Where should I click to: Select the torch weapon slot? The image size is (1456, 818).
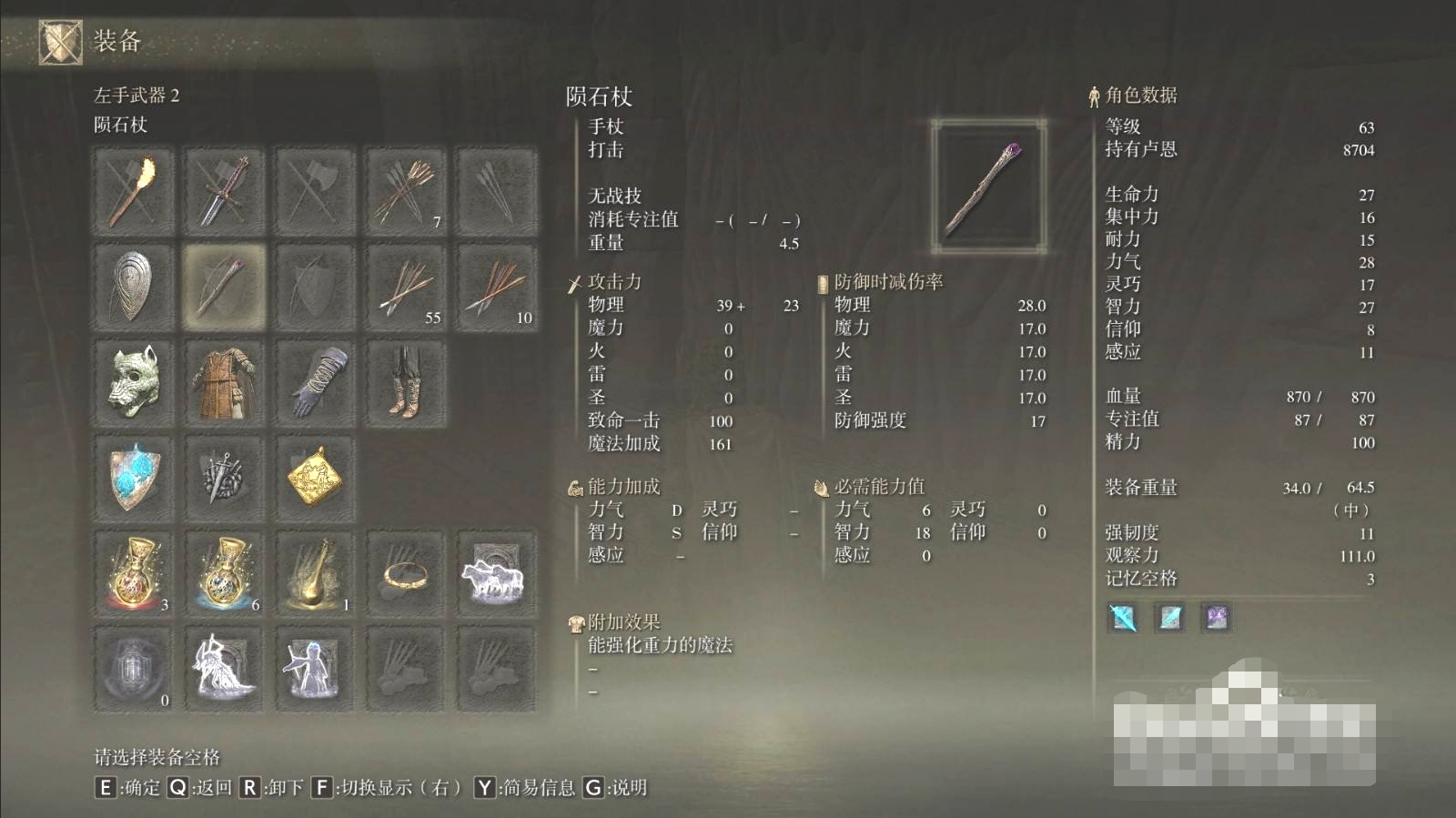[x=133, y=192]
